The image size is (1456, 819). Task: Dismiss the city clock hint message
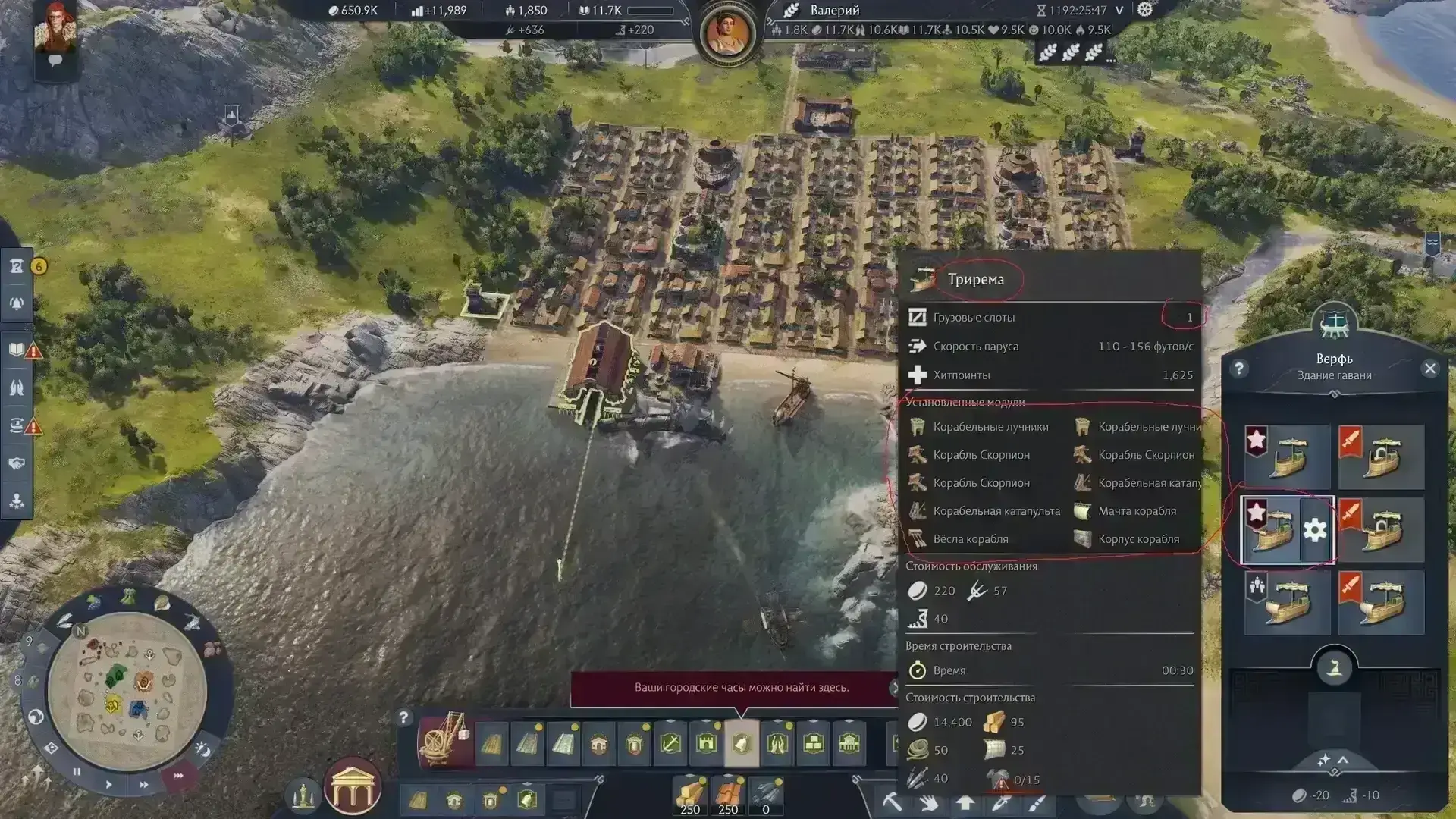pyautogui.click(x=894, y=688)
